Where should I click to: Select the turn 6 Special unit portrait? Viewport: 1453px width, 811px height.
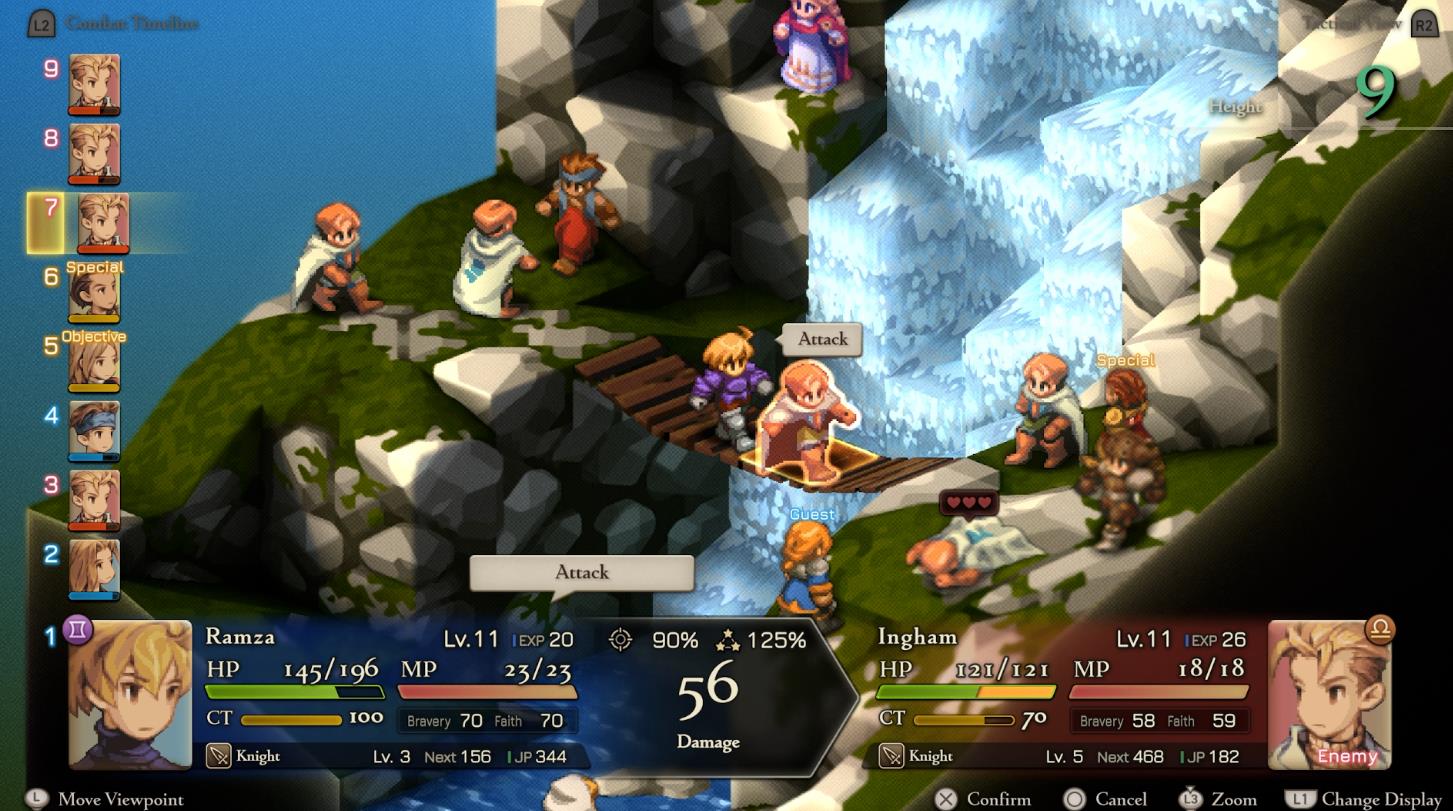94,293
